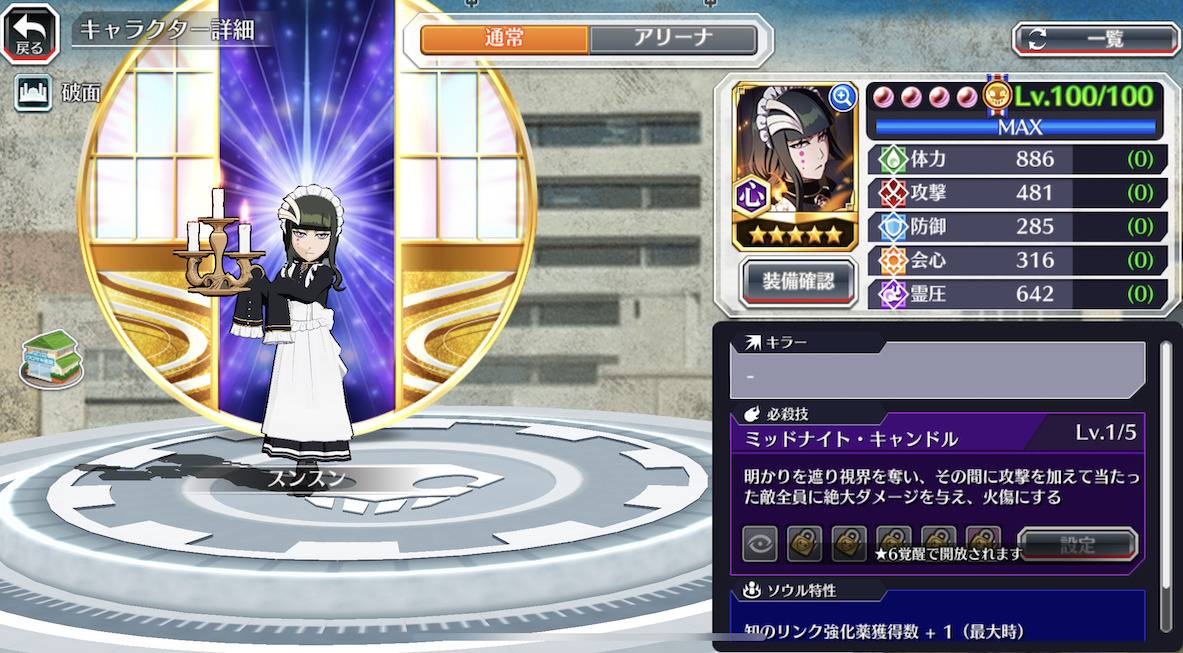1183x653 pixels.
Task: Click the details panel scrollbar
Action: pyautogui.click(x=1165, y=480)
